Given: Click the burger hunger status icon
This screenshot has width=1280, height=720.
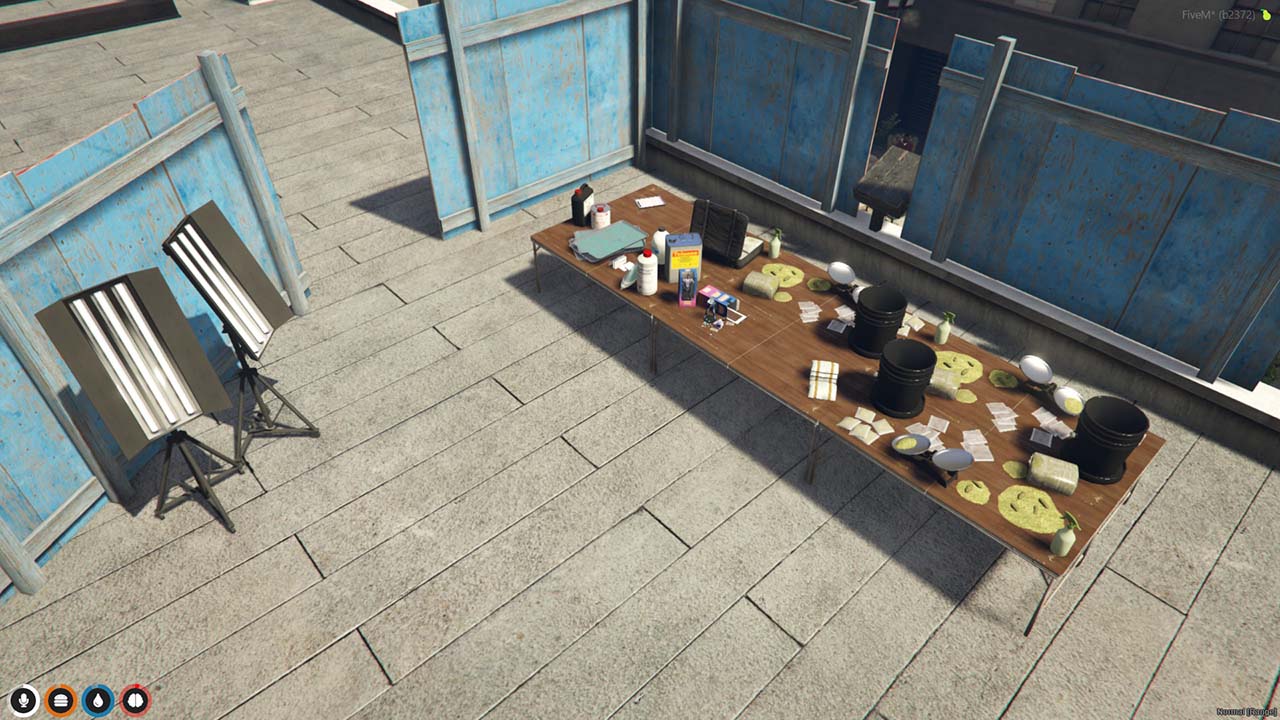Looking at the screenshot, I should [x=60, y=700].
